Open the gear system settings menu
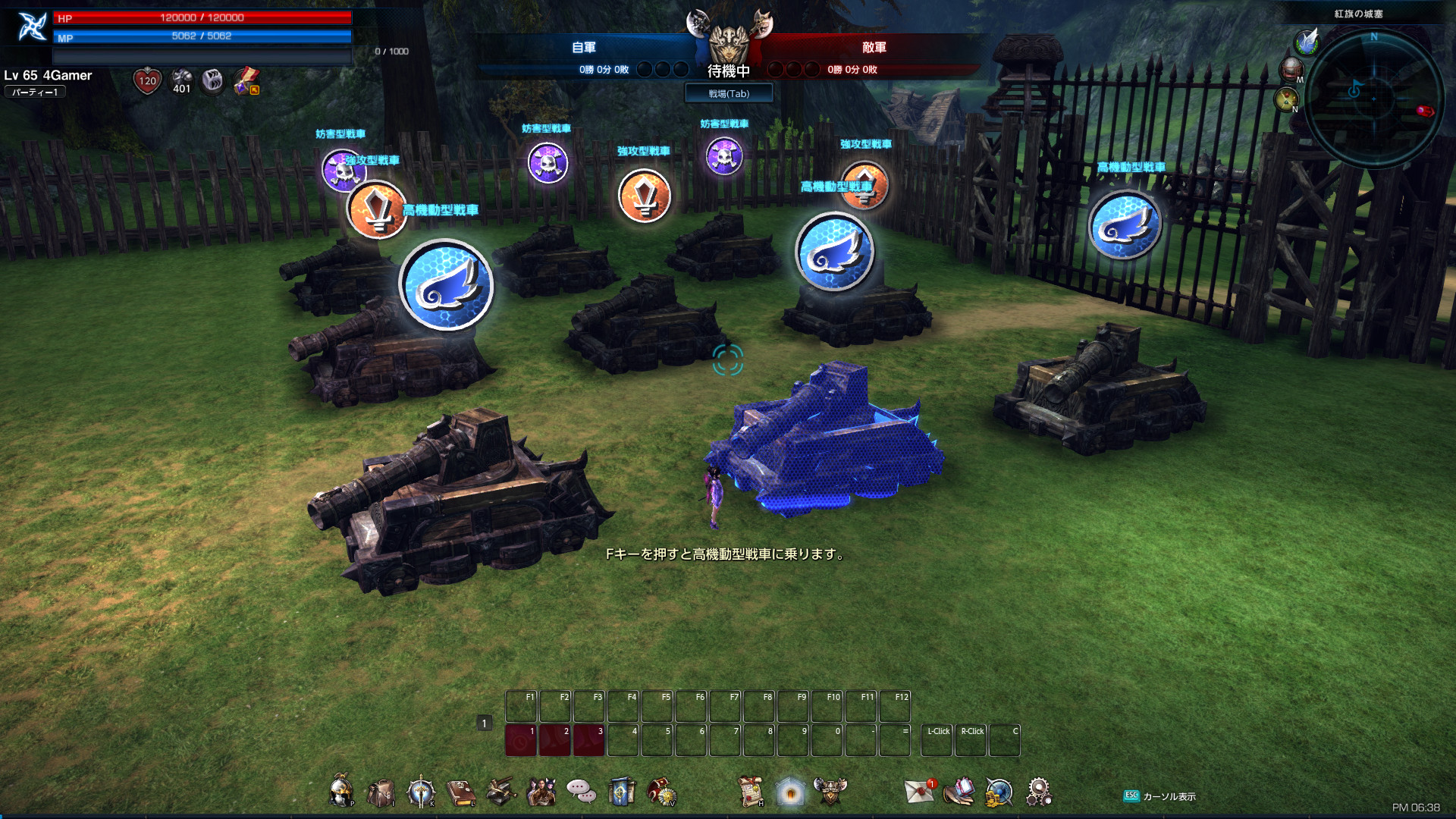Screen dimensions: 1456x819 click(1039, 792)
